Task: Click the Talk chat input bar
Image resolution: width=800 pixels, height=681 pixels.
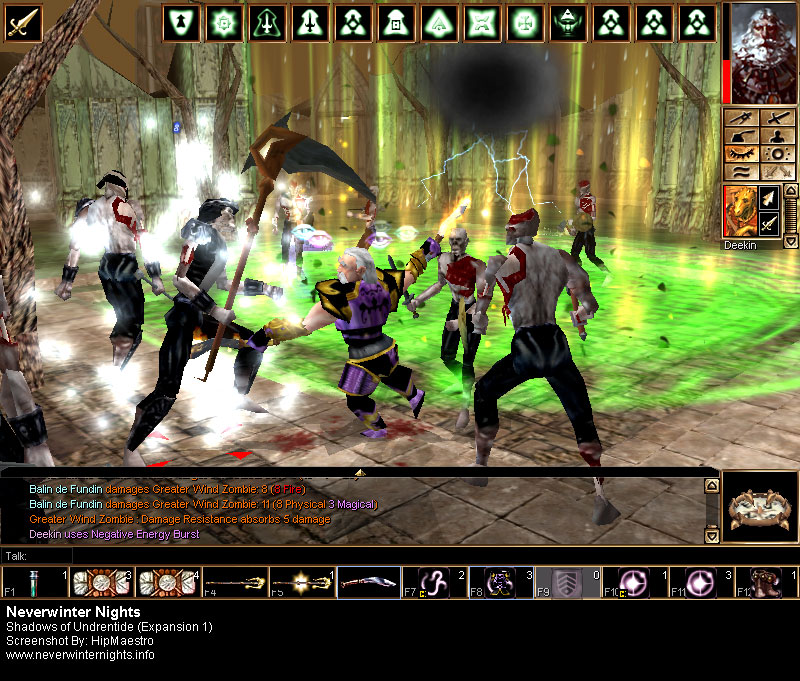Action: [360, 555]
